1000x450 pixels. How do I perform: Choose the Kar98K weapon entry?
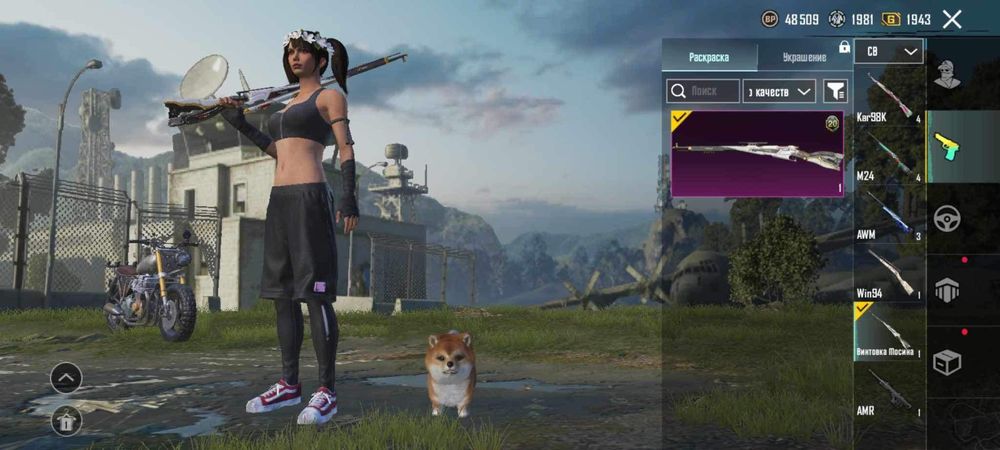888,97
